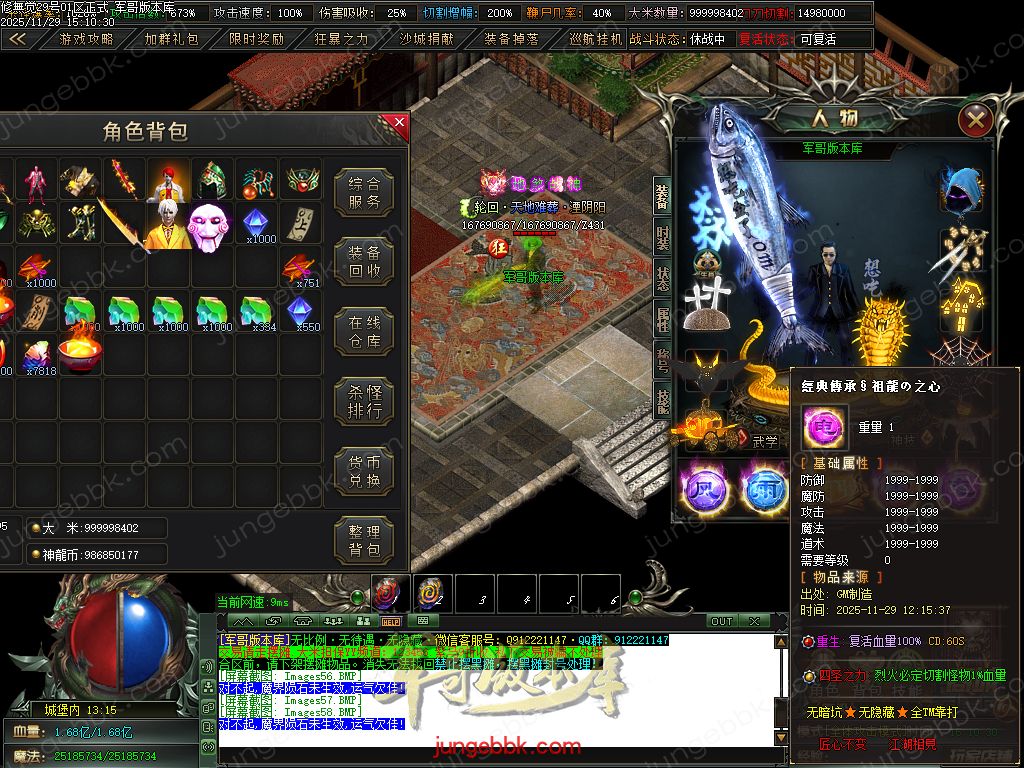
Task: Switch to the 时装 fashion tab
Action: click(x=662, y=238)
